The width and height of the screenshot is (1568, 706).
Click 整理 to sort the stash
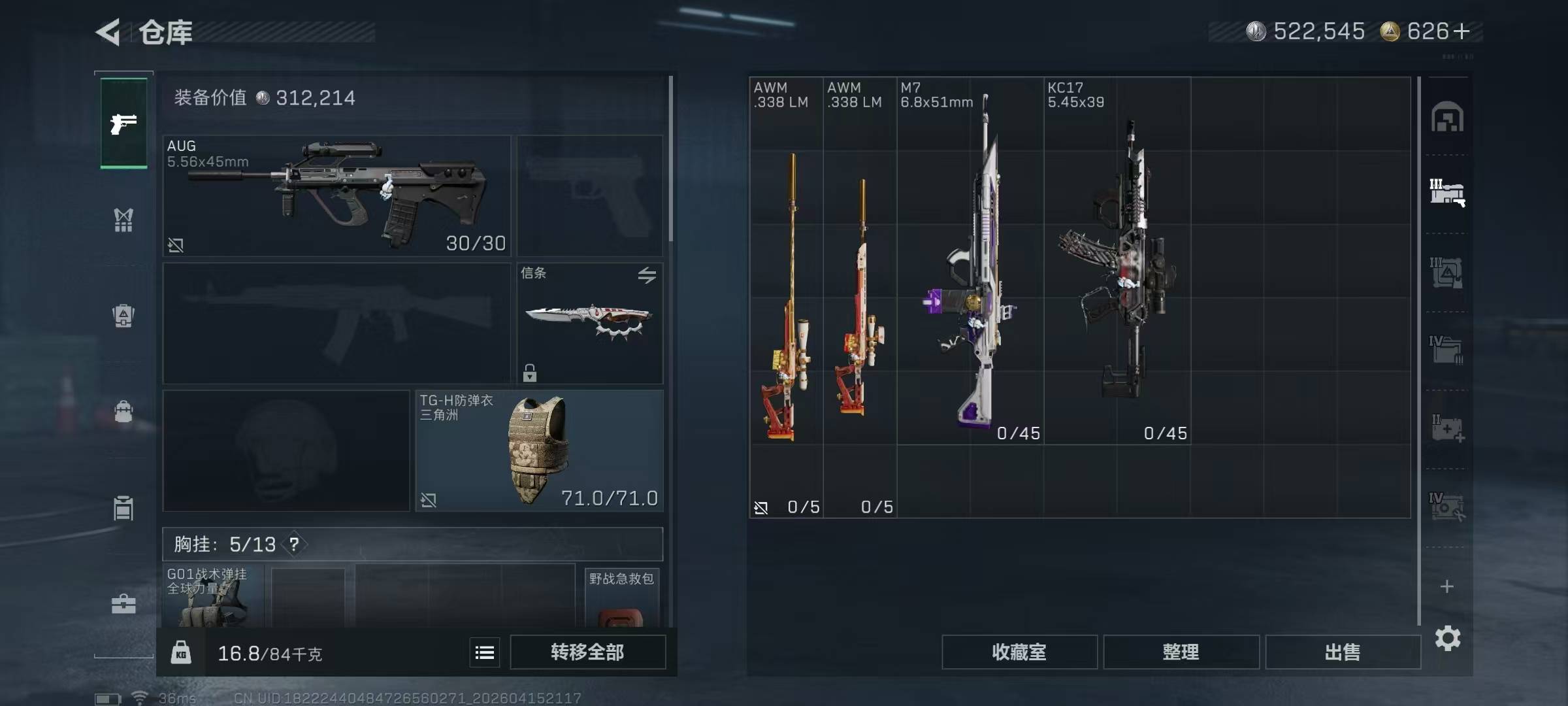point(1181,652)
